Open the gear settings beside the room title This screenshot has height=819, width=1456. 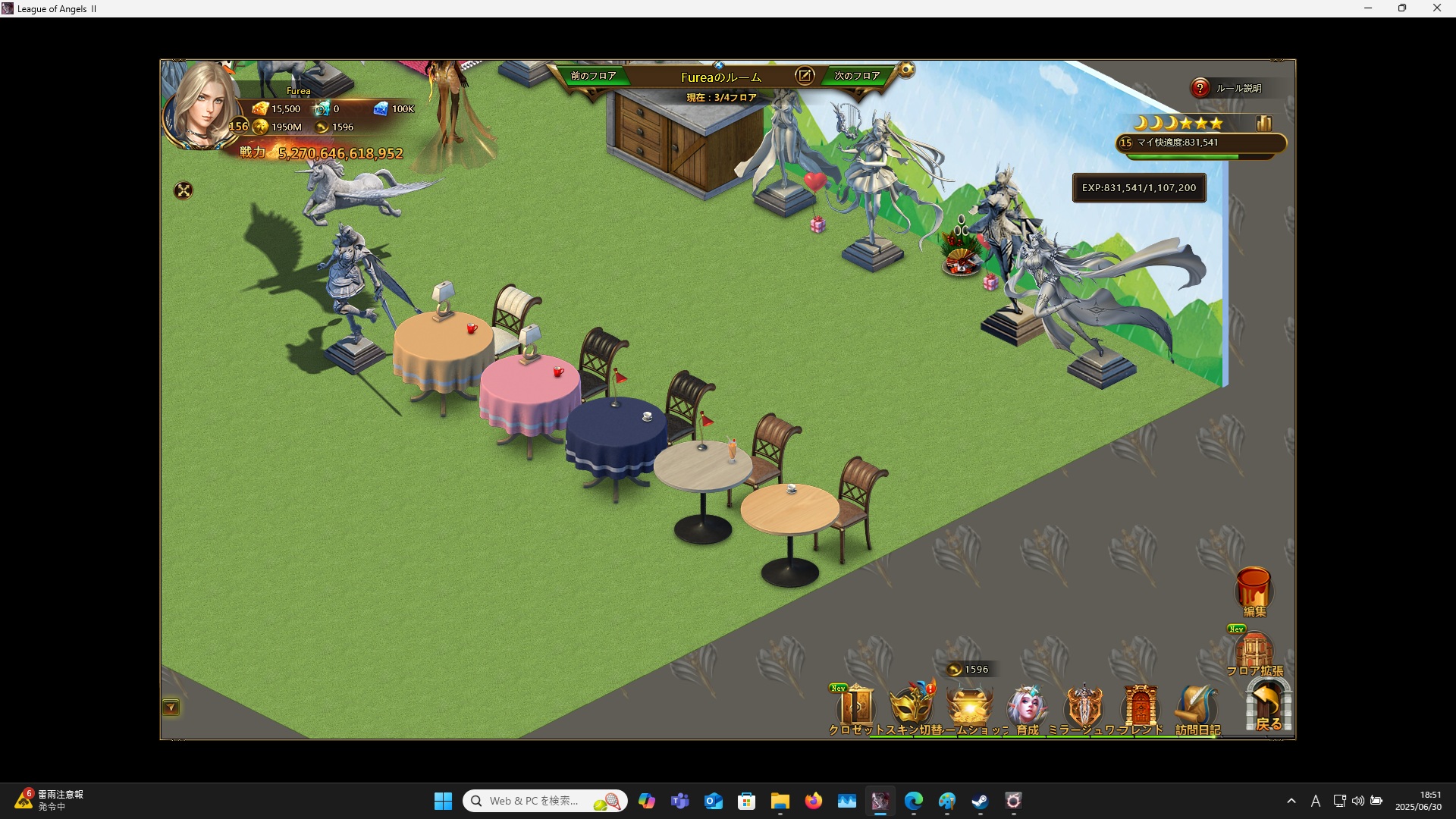pos(906,71)
